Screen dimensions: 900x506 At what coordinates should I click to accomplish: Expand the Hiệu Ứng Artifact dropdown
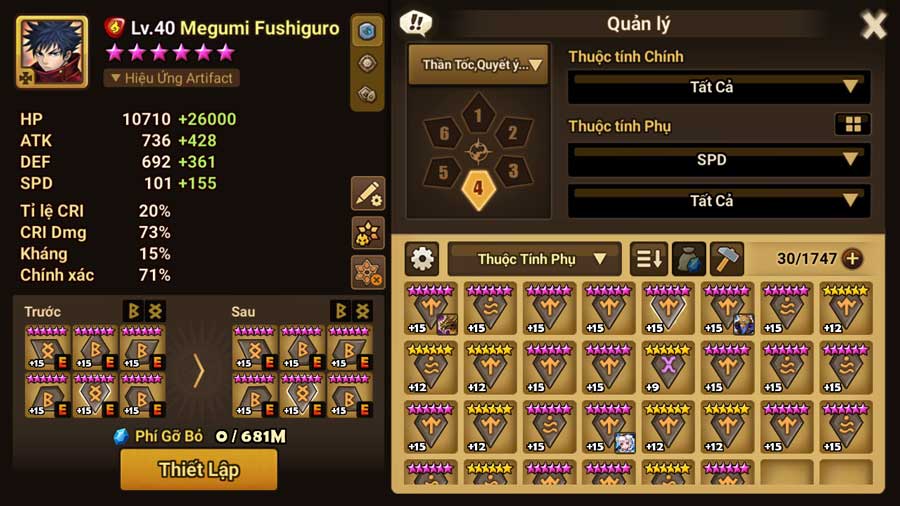tap(171, 78)
